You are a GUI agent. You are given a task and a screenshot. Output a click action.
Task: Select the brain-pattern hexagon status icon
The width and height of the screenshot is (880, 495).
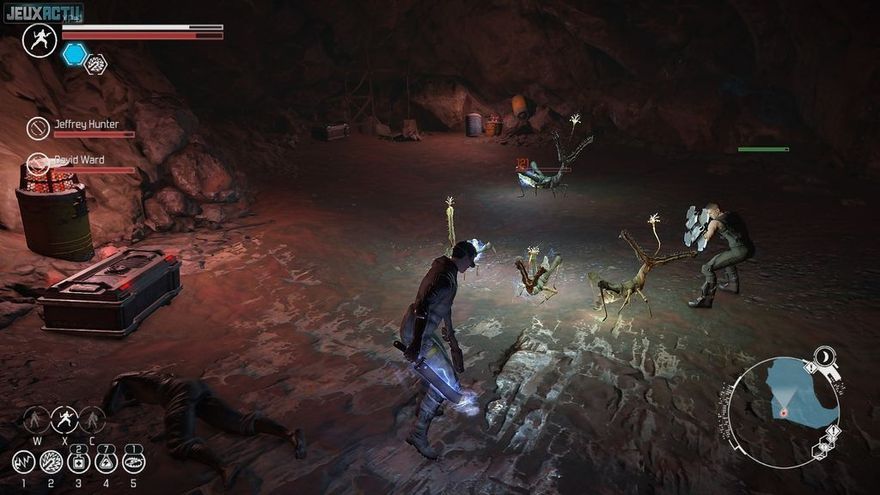[96, 64]
